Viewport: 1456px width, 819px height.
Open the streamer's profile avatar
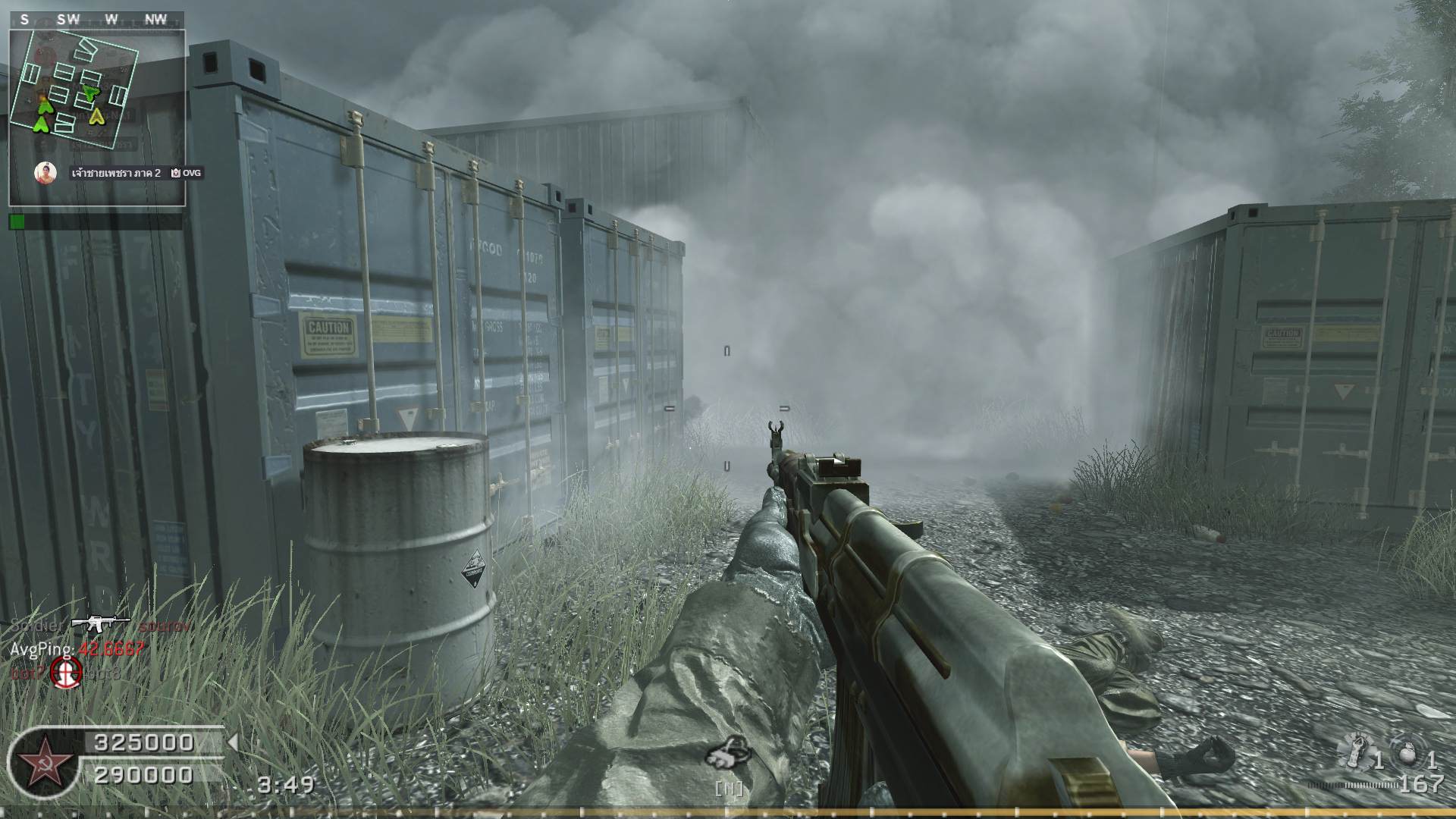tap(45, 173)
